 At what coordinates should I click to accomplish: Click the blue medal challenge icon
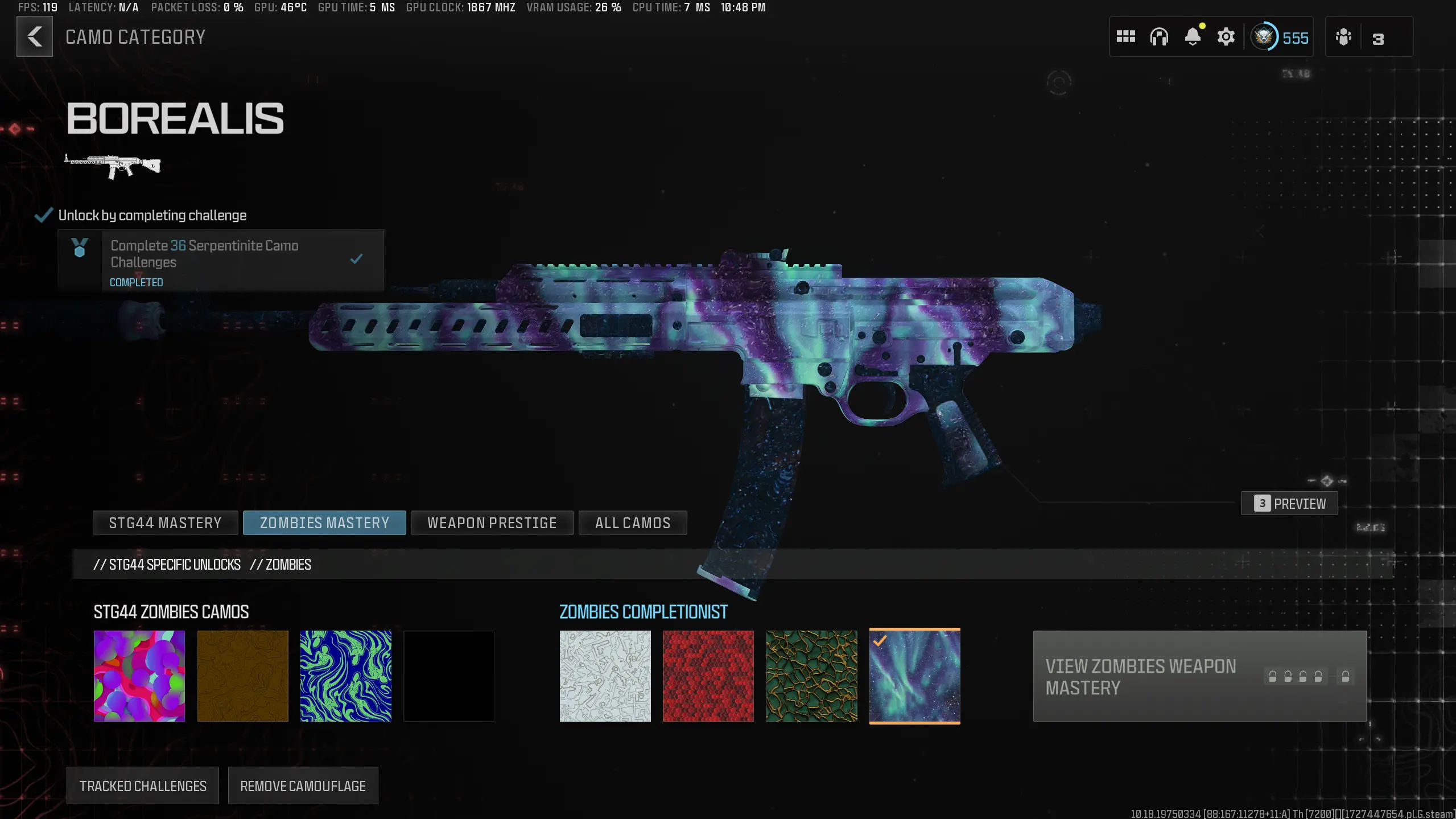(x=80, y=248)
